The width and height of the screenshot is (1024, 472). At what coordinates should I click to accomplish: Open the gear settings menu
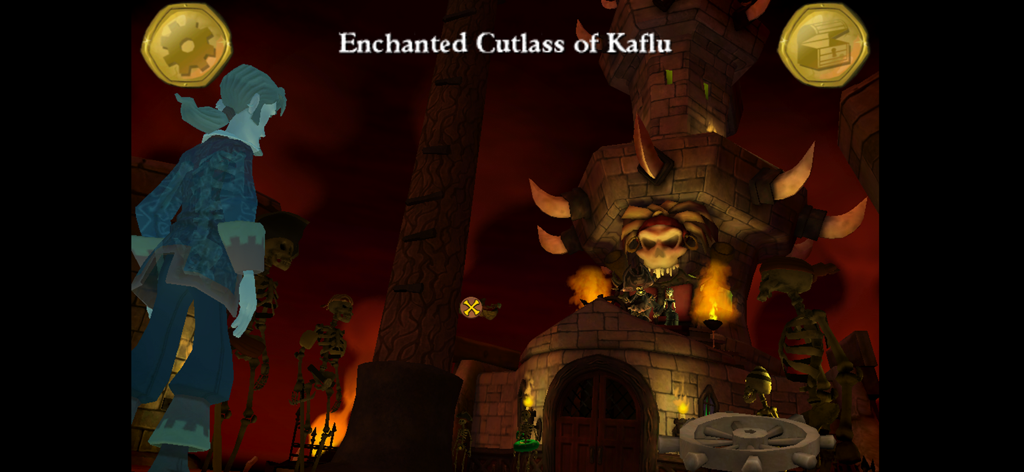(187, 45)
